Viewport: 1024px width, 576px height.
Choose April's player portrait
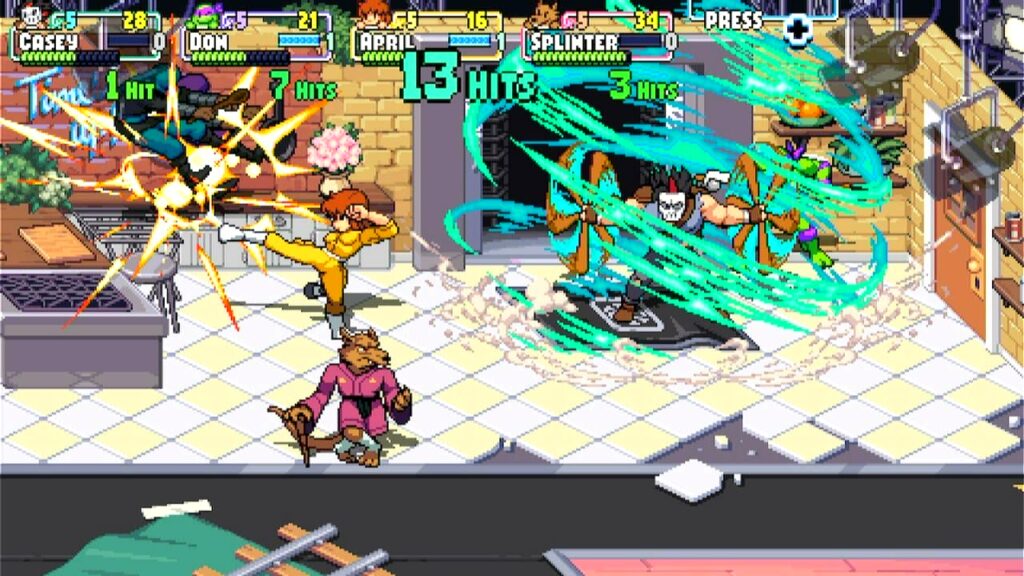click(x=373, y=14)
